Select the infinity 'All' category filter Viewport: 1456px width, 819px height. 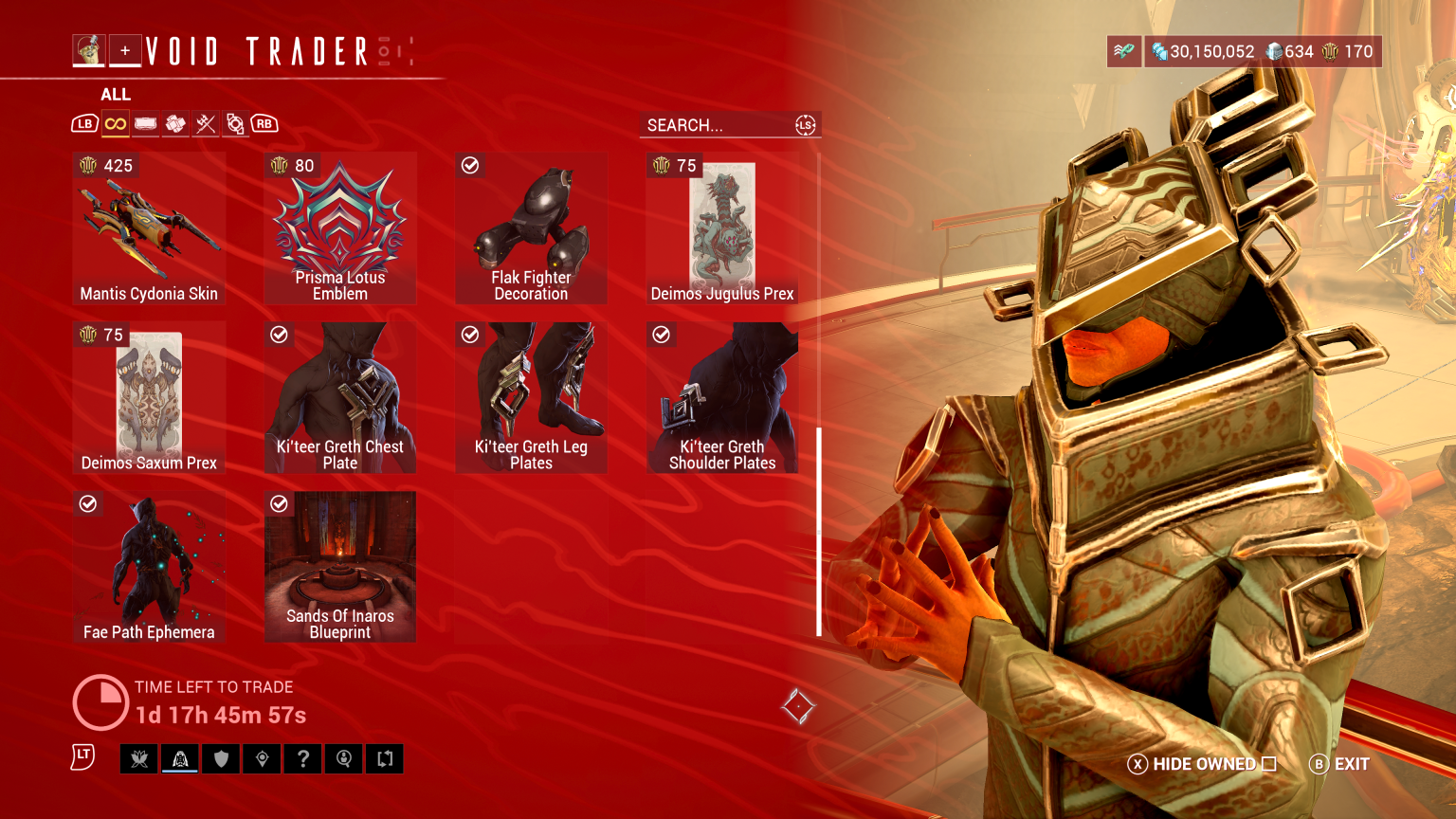(x=115, y=123)
